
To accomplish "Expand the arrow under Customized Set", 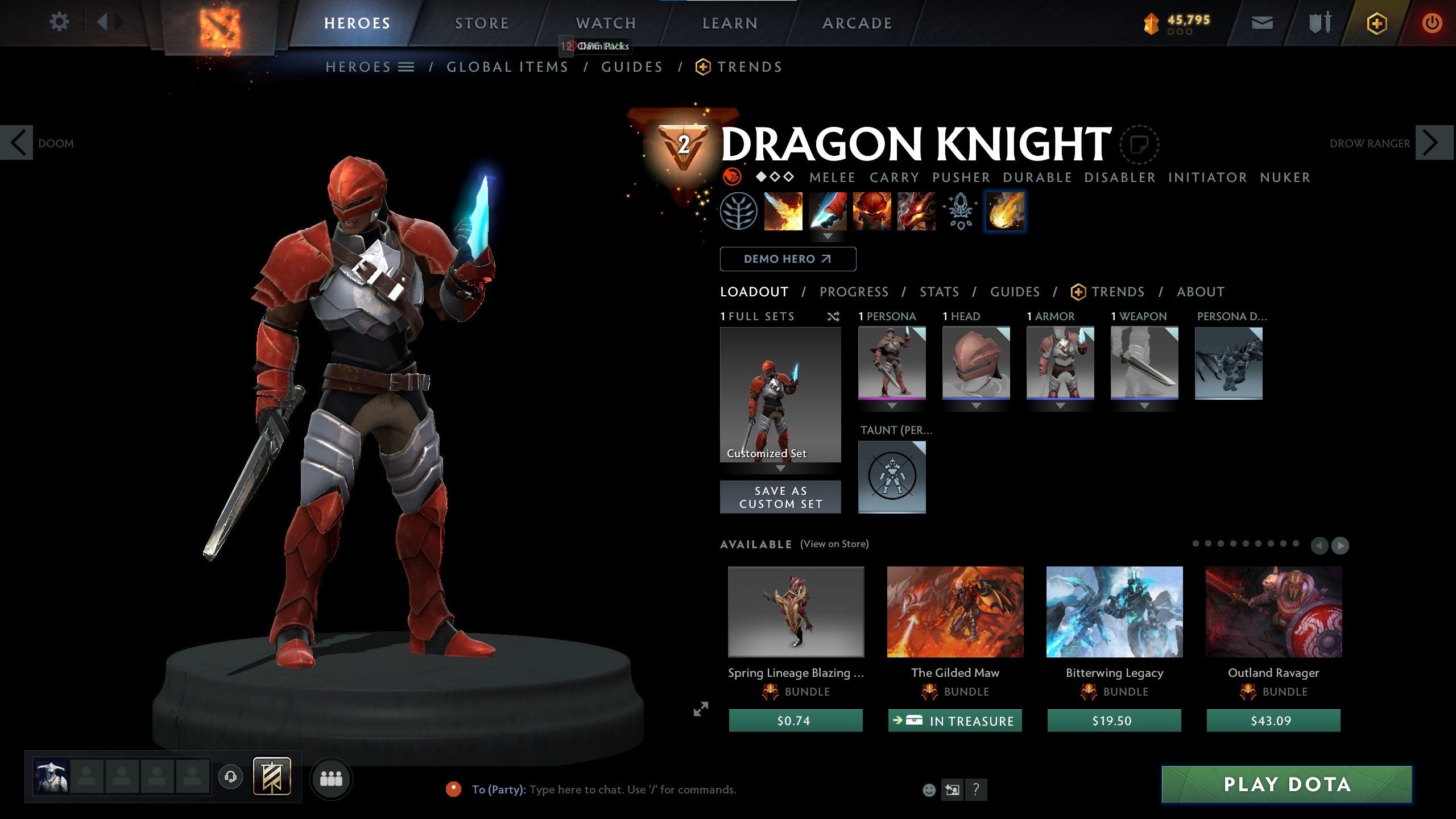I will (x=780, y=468).
